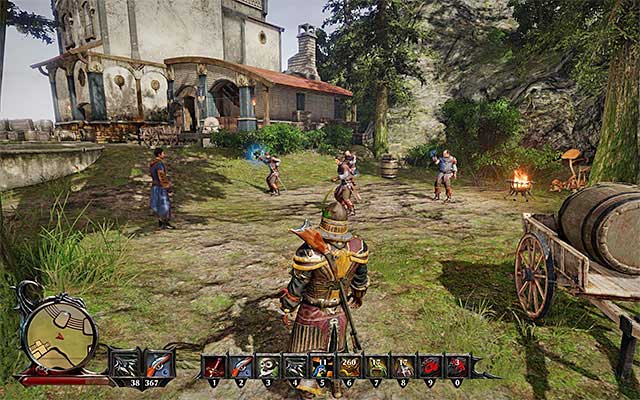Activate the green item in slot 7
The height and width of the screenshot is (400, 640).
[377, 366]
